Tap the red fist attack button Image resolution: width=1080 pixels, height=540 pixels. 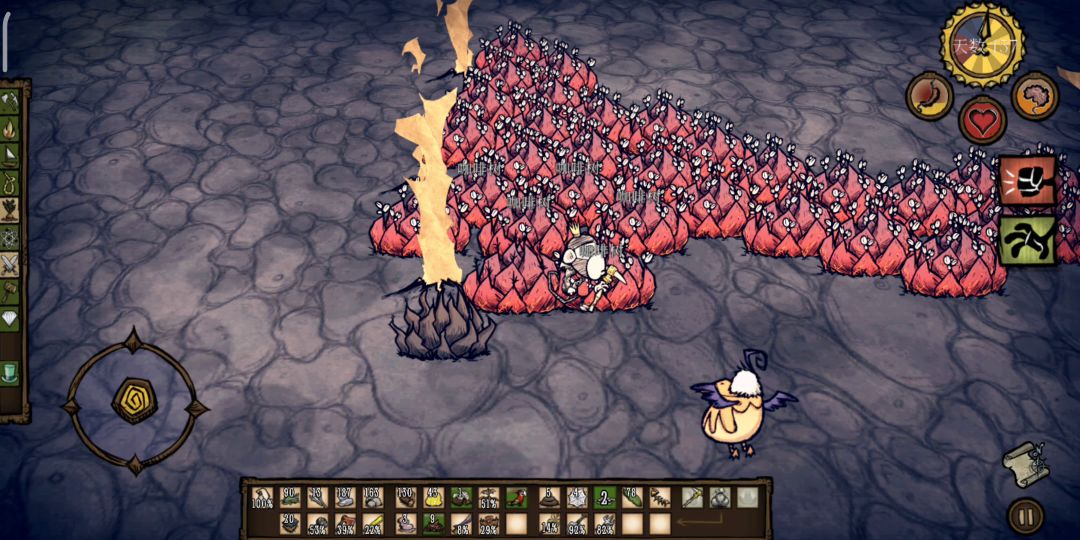[1027, 181]
